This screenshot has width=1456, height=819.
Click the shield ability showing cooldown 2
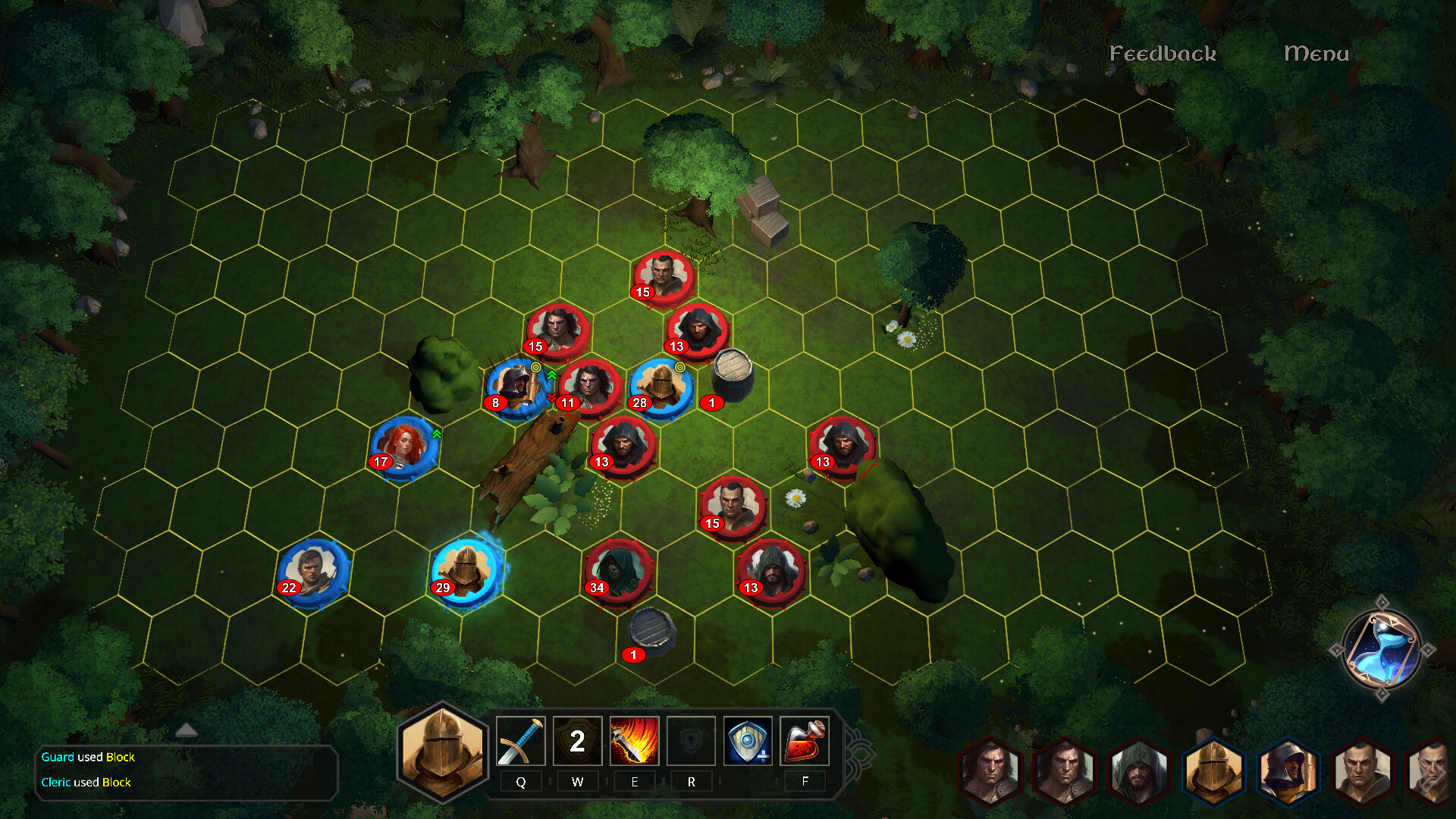(x=577, y=741)
